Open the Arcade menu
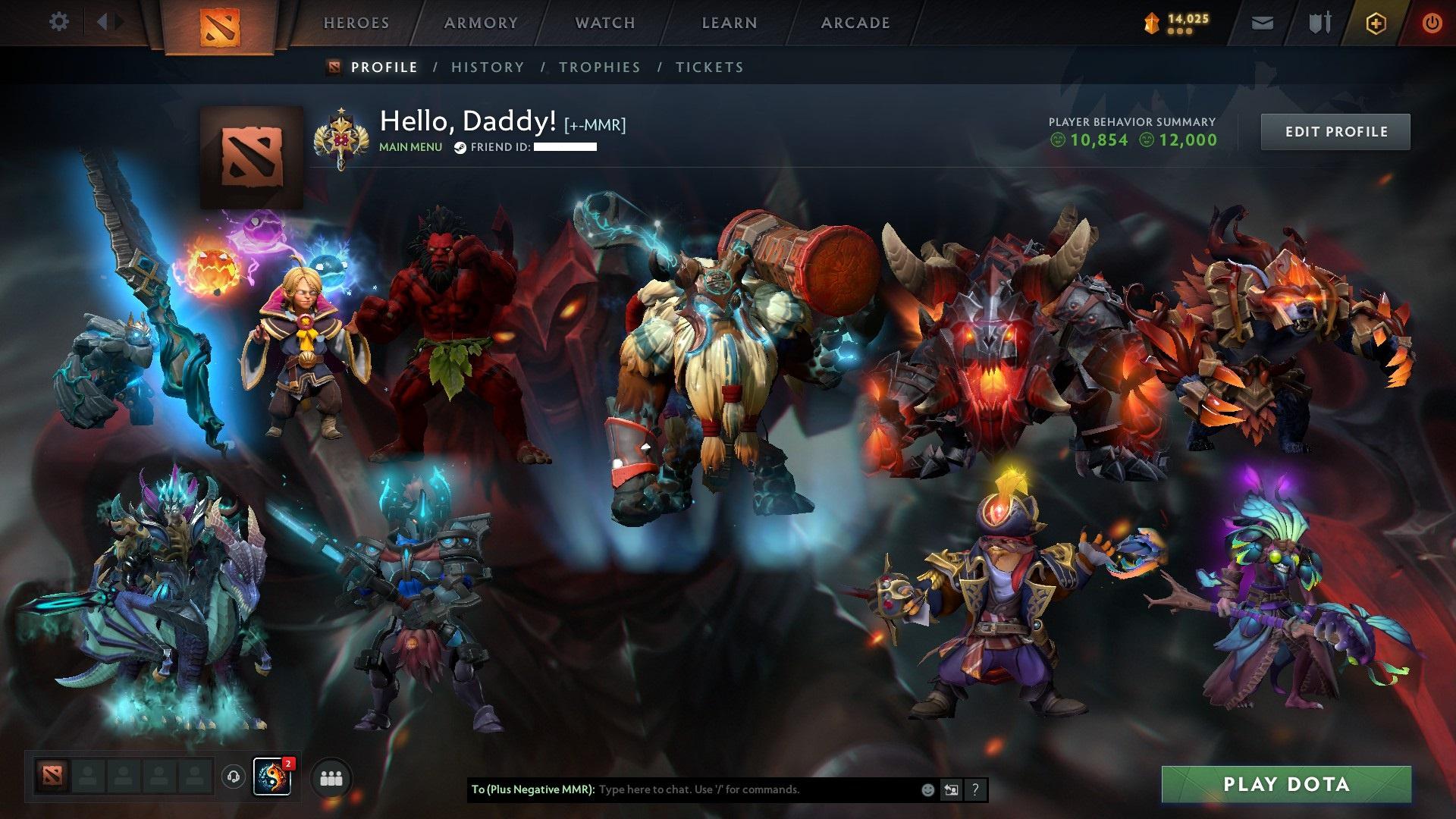Viewport: 1456px width, 819px height. click(855, 23)
